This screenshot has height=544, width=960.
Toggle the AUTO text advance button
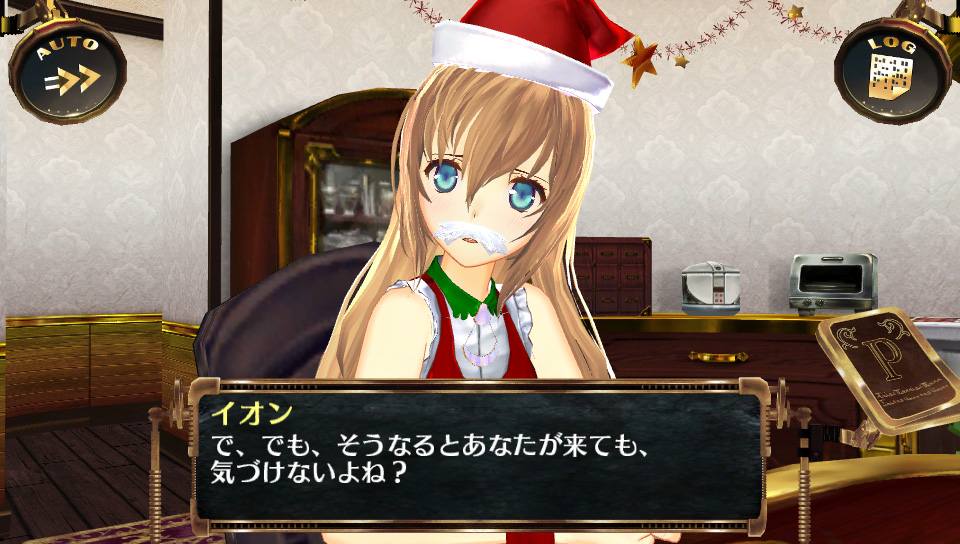[x=68, y=69]
